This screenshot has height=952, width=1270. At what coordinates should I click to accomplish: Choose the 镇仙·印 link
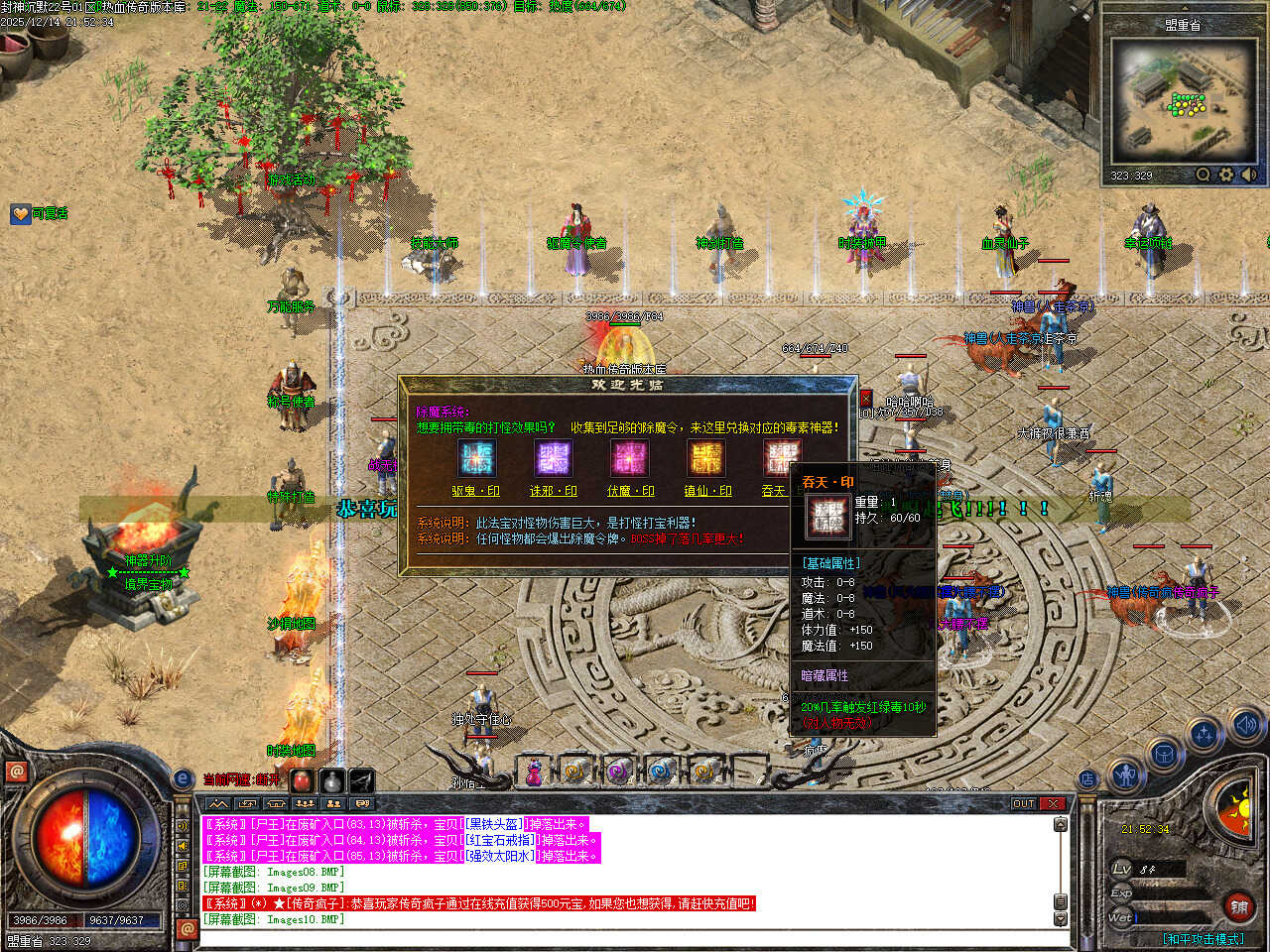707,491
